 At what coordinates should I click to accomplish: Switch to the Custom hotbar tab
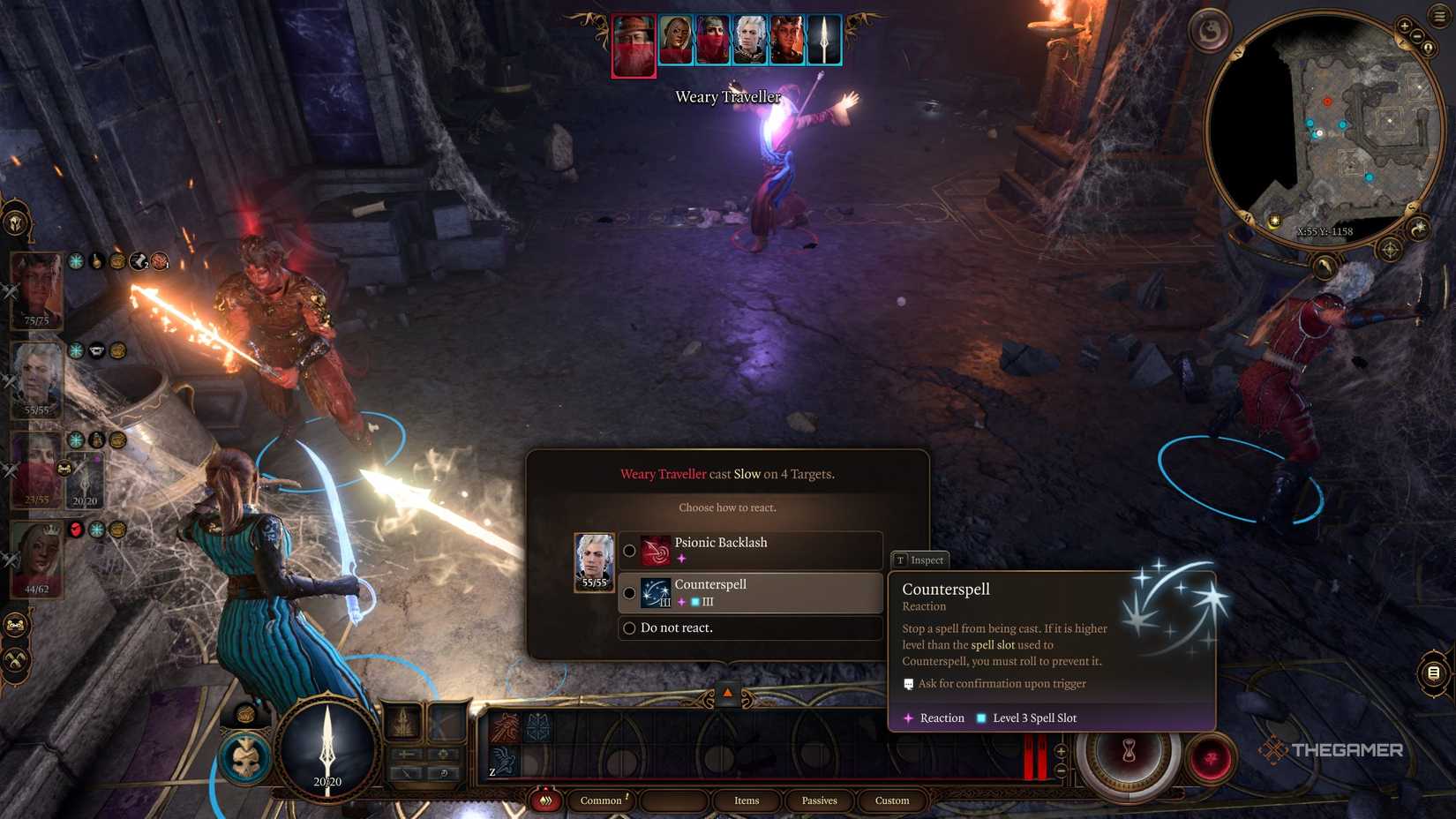tap(891, 800)
